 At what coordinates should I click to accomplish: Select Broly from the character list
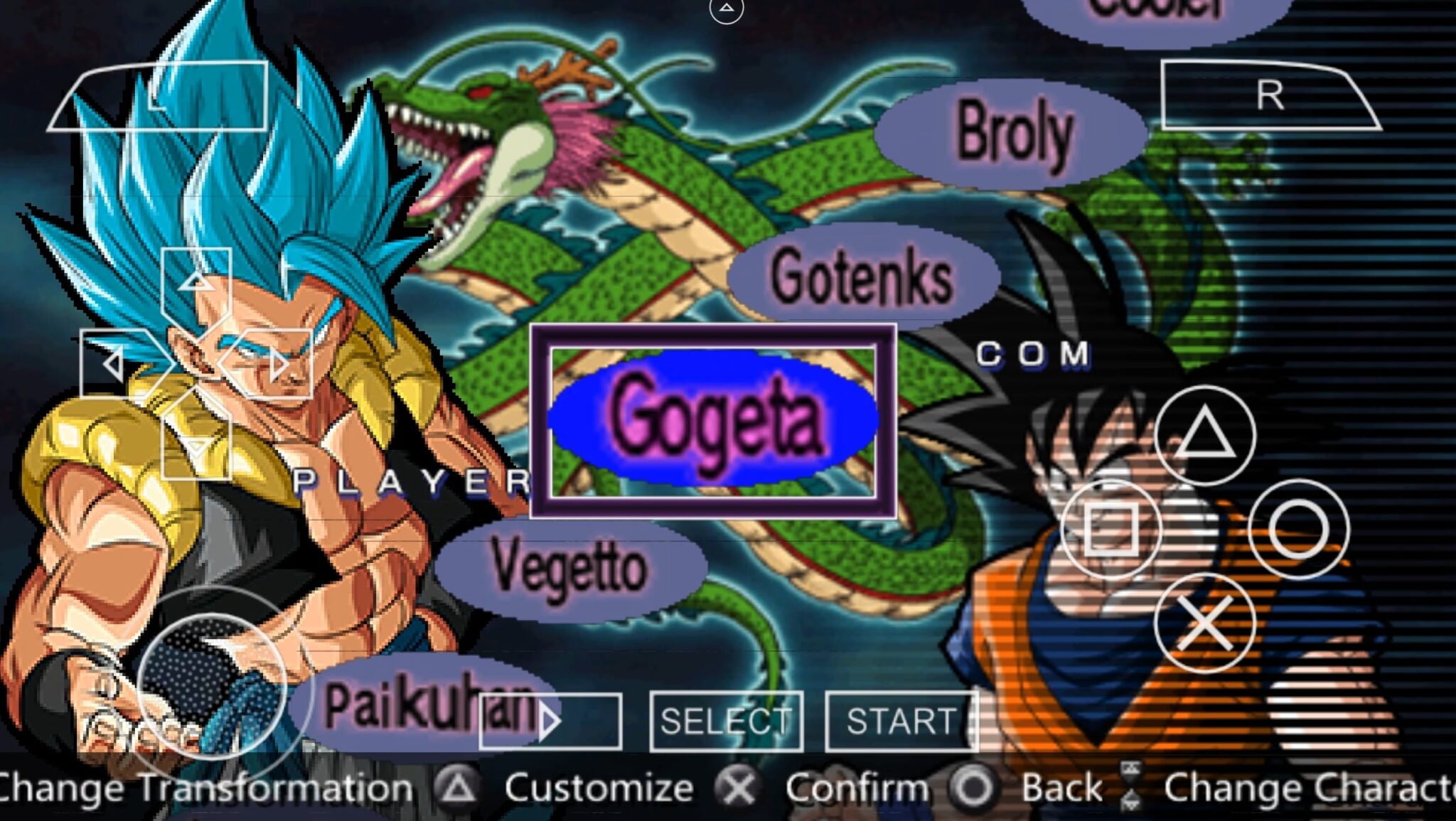(1012, 133)
